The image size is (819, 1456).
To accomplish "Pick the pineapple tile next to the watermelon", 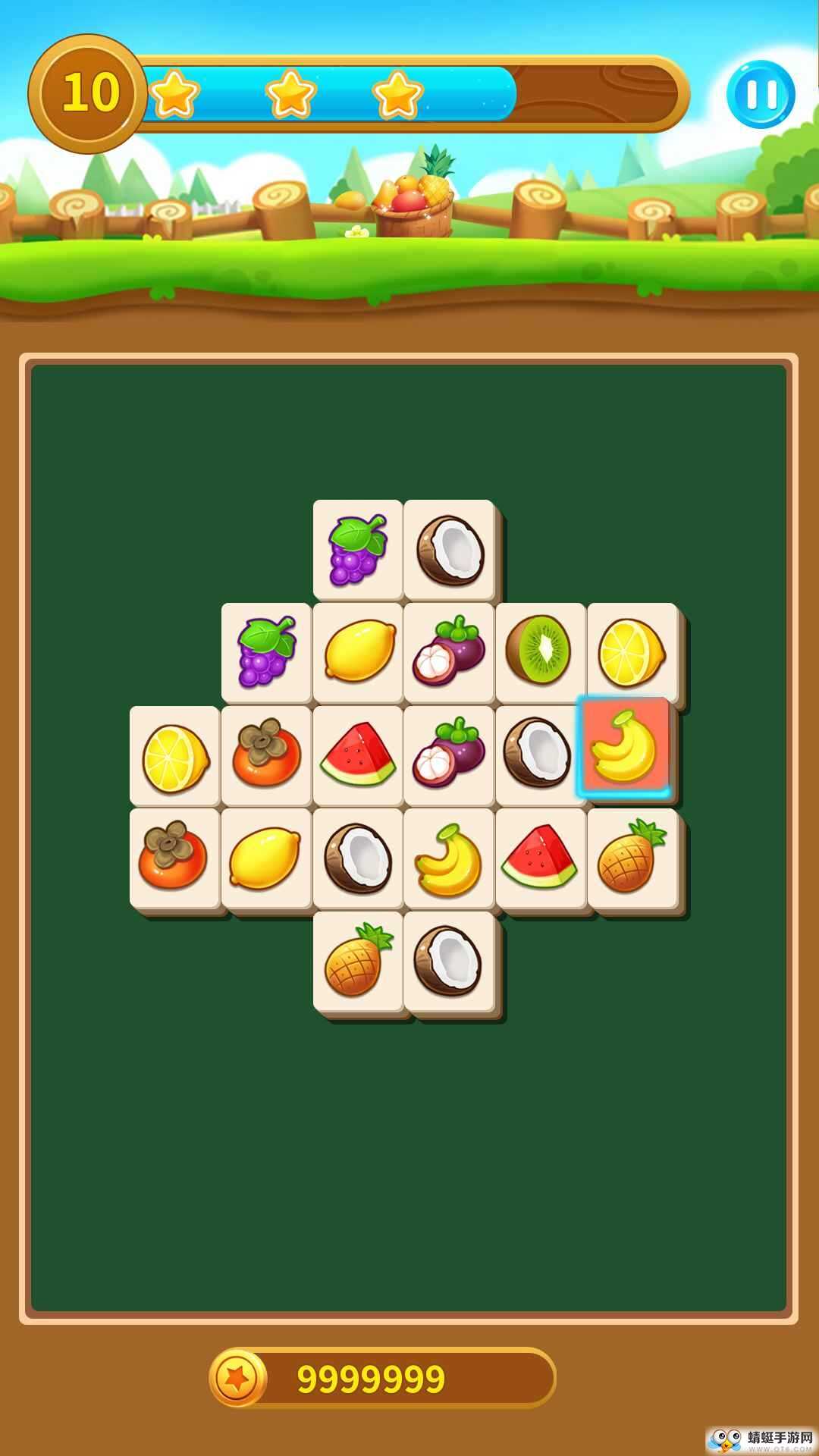I will point(632,857).
